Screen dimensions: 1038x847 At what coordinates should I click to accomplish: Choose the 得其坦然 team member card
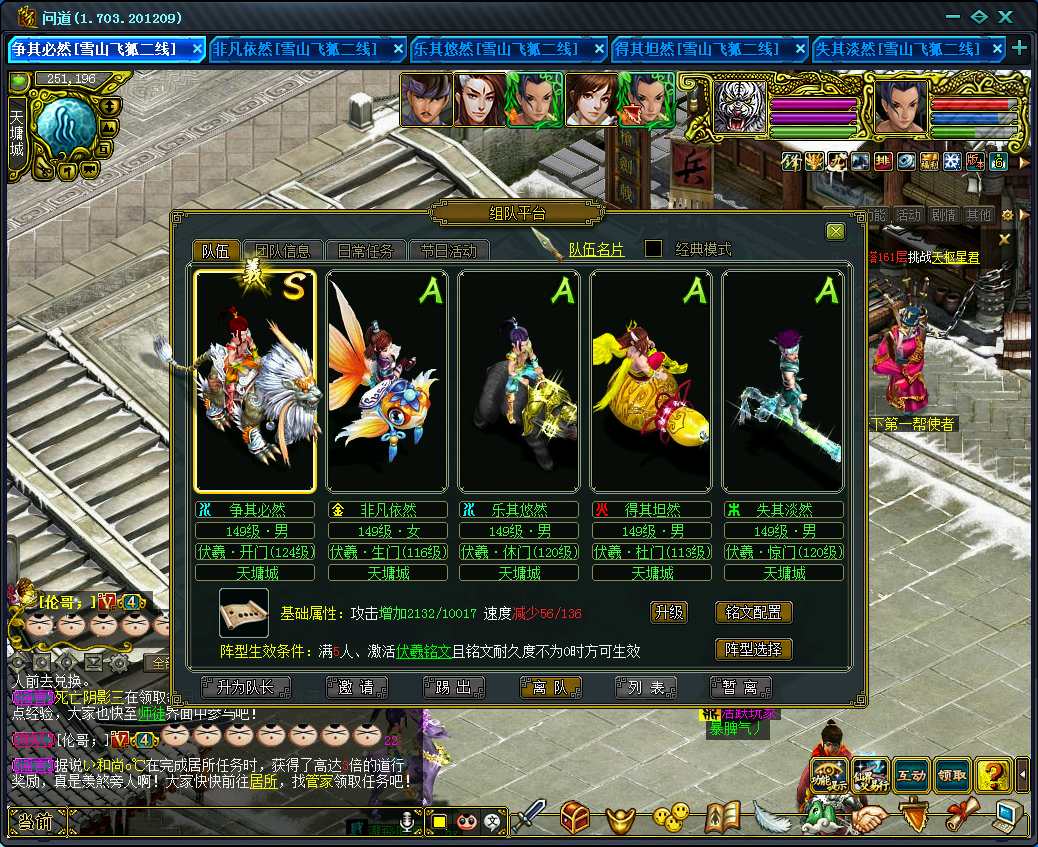coord(651,381)
